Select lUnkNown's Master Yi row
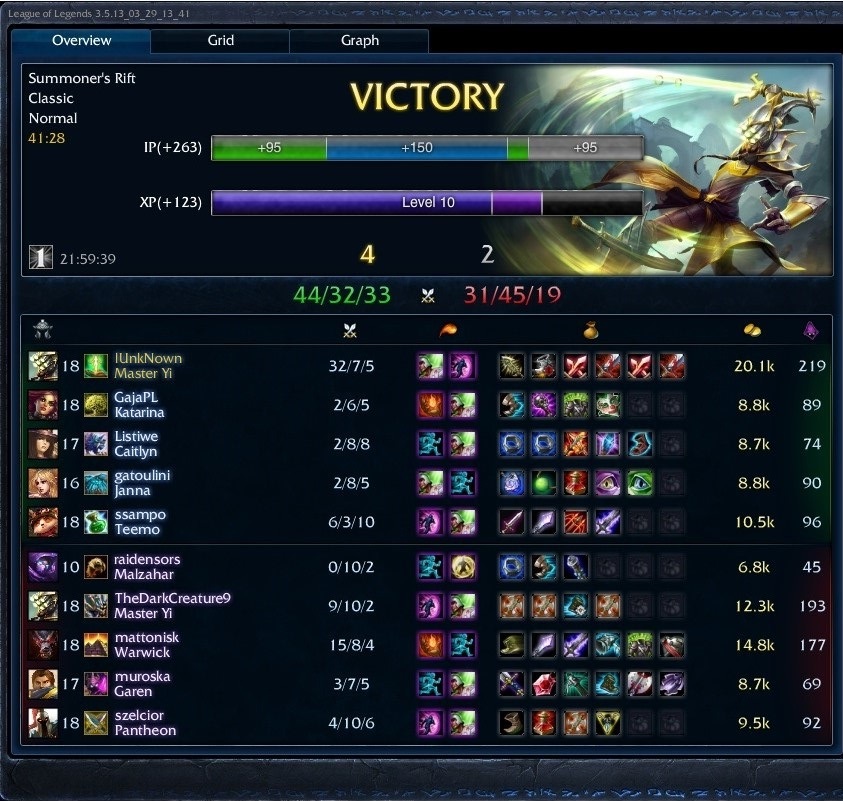Screen dimensions: 843x801 [x=148, y=366]
